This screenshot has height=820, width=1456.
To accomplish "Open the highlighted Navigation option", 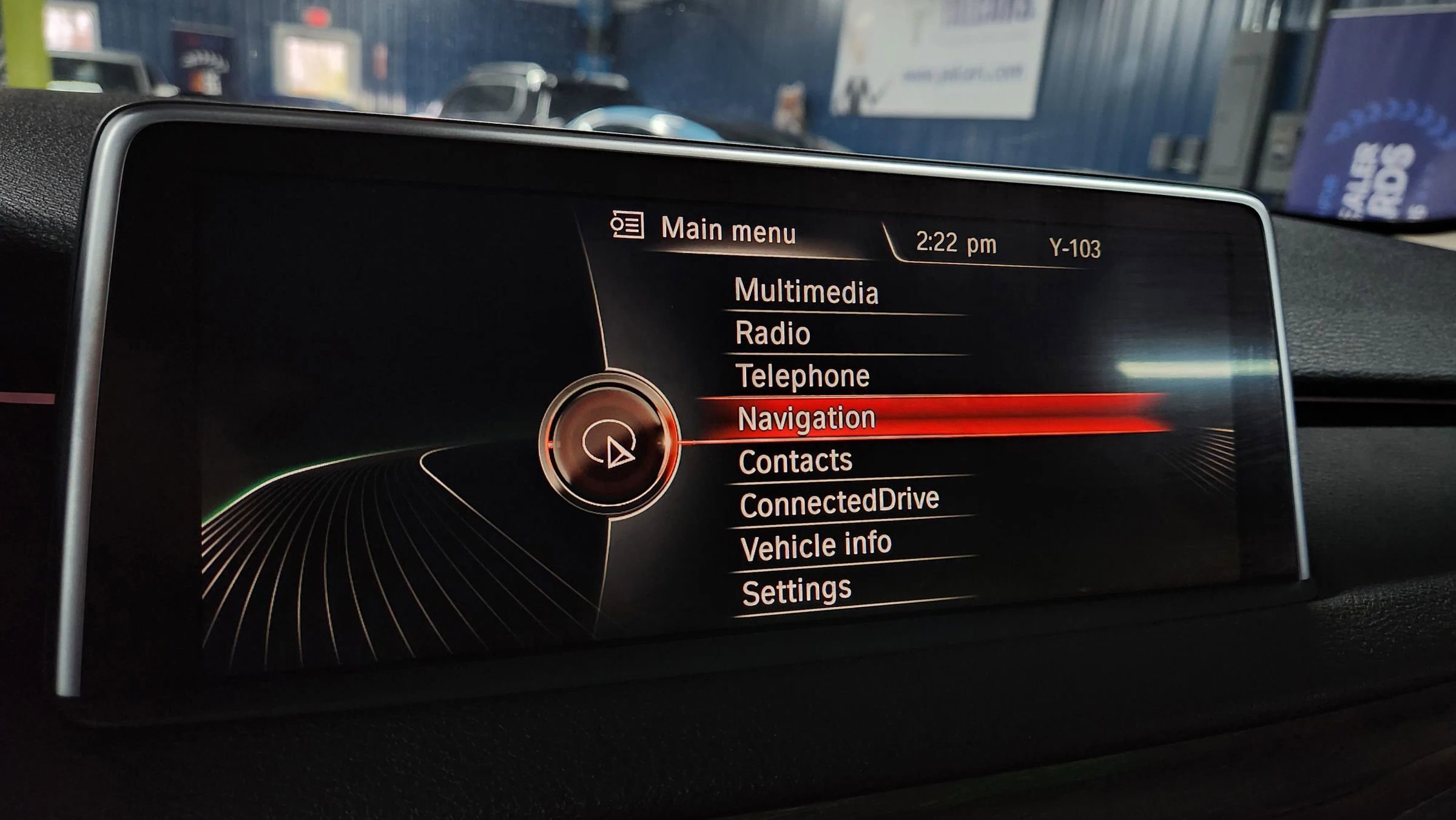I will coord(807,417).
